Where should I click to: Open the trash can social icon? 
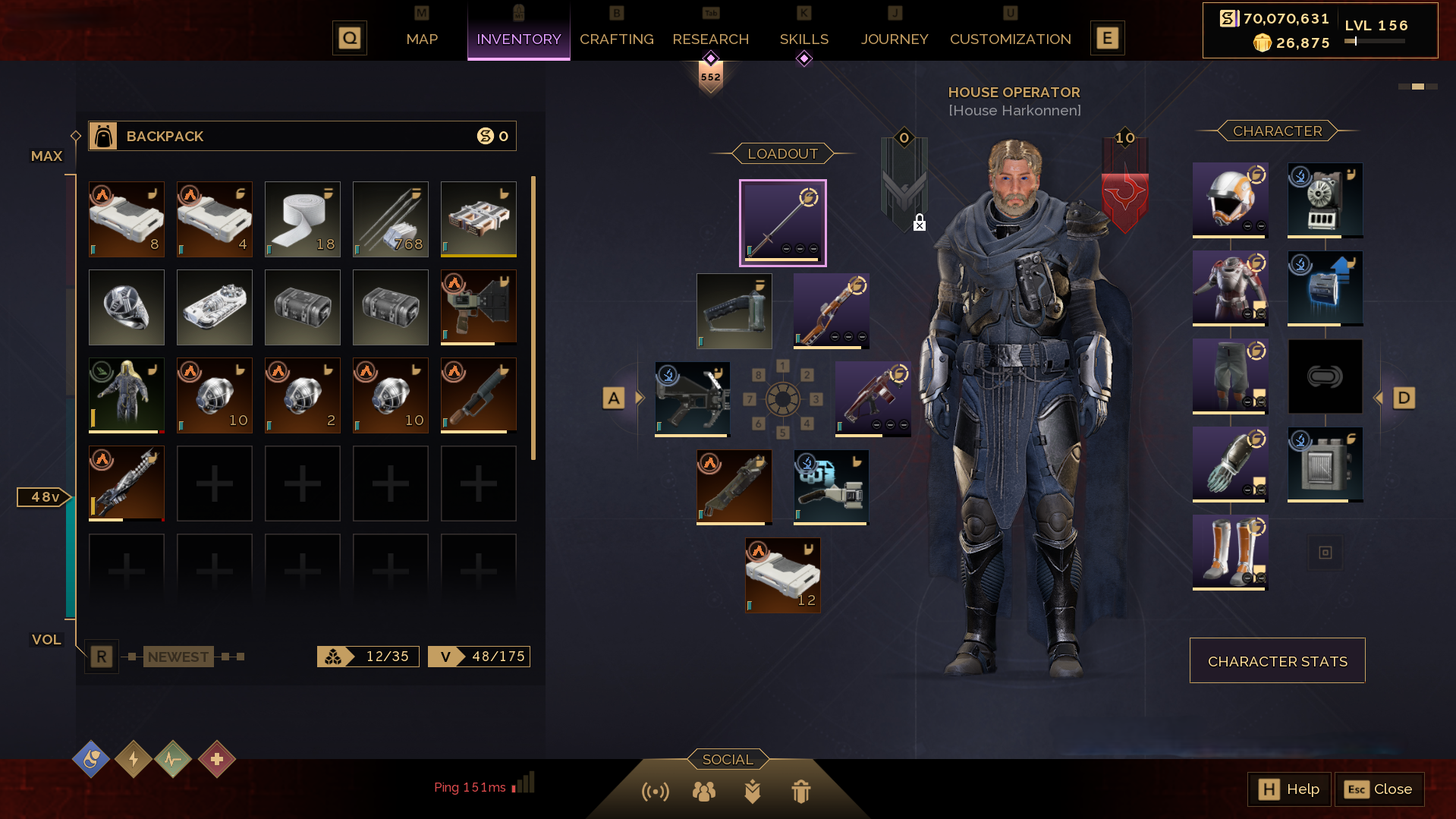(x=800, y=792)
